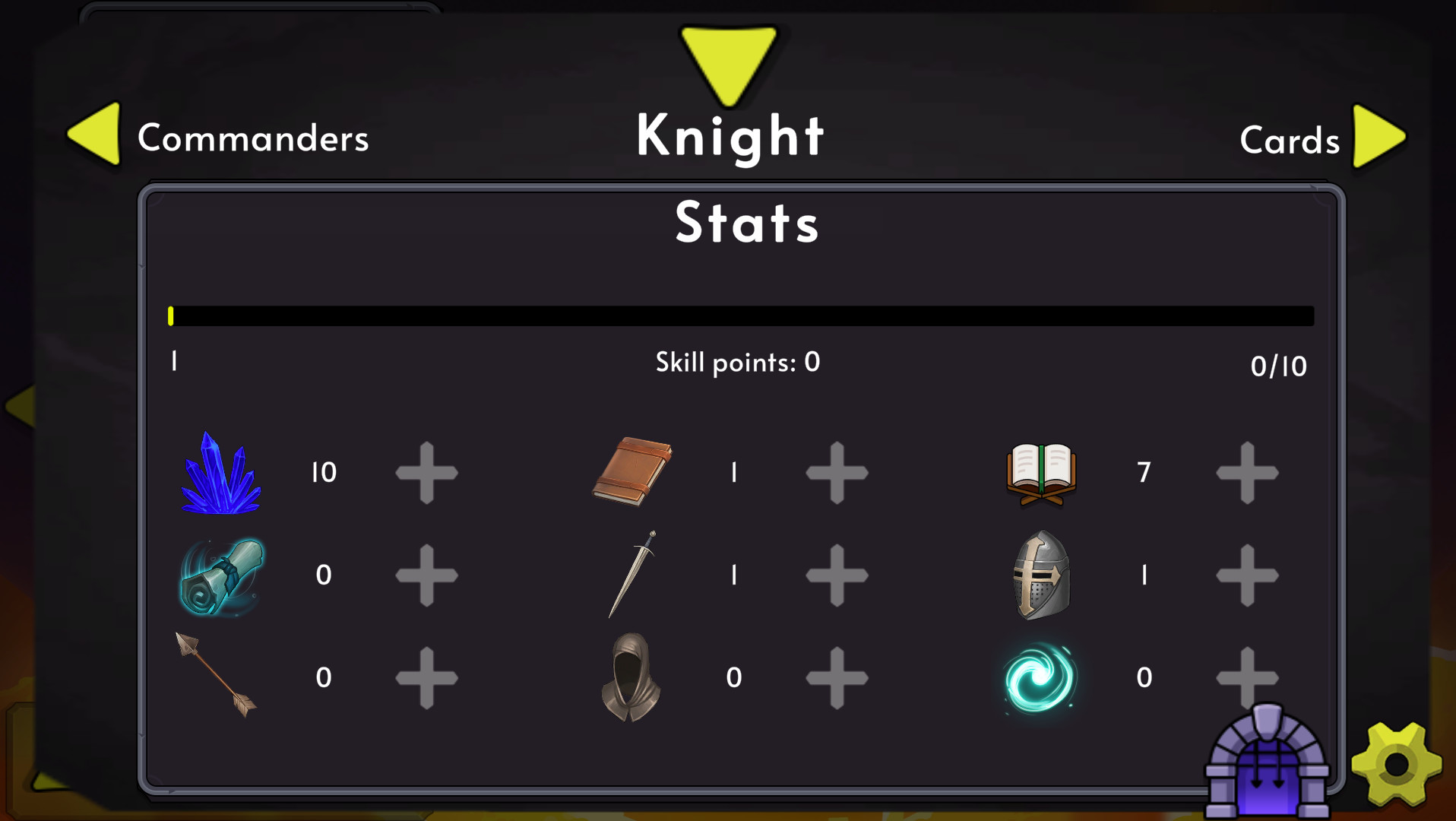Click the knight helmet armor stat icon
The image size is (1456, 821).
pos(1040,575)
